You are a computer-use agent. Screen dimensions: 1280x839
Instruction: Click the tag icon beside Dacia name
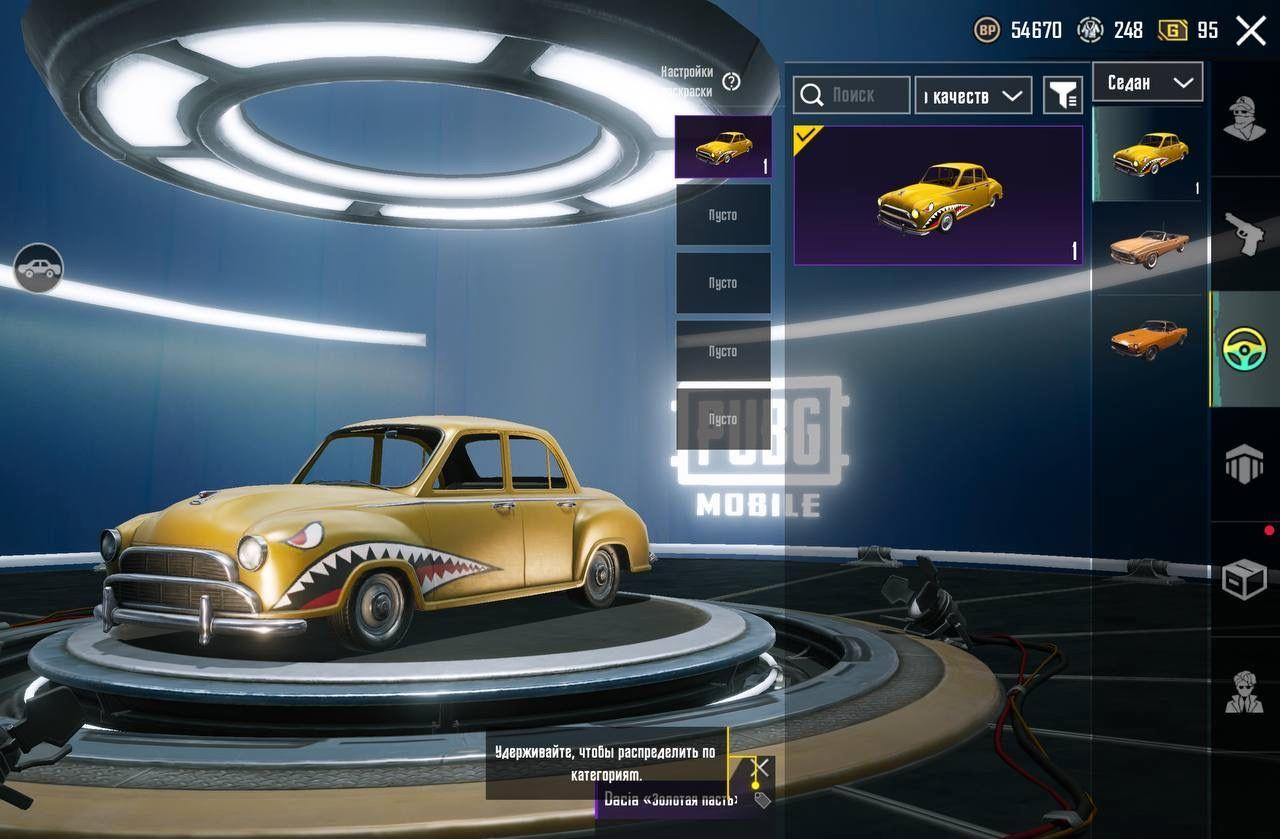762,800
